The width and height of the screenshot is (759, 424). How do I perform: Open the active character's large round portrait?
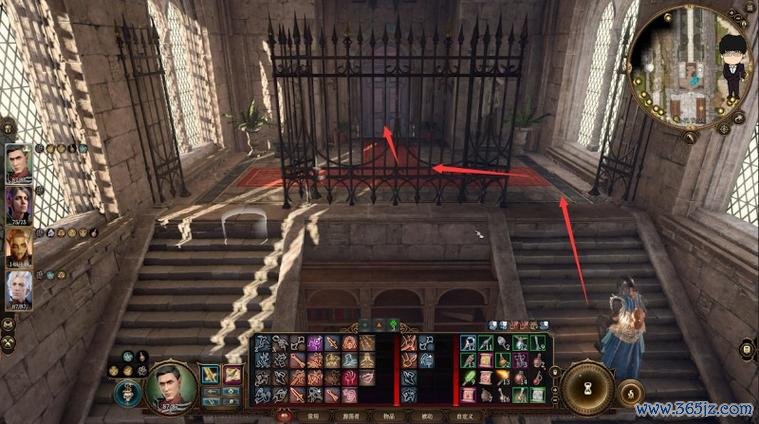tap(170, 386)
